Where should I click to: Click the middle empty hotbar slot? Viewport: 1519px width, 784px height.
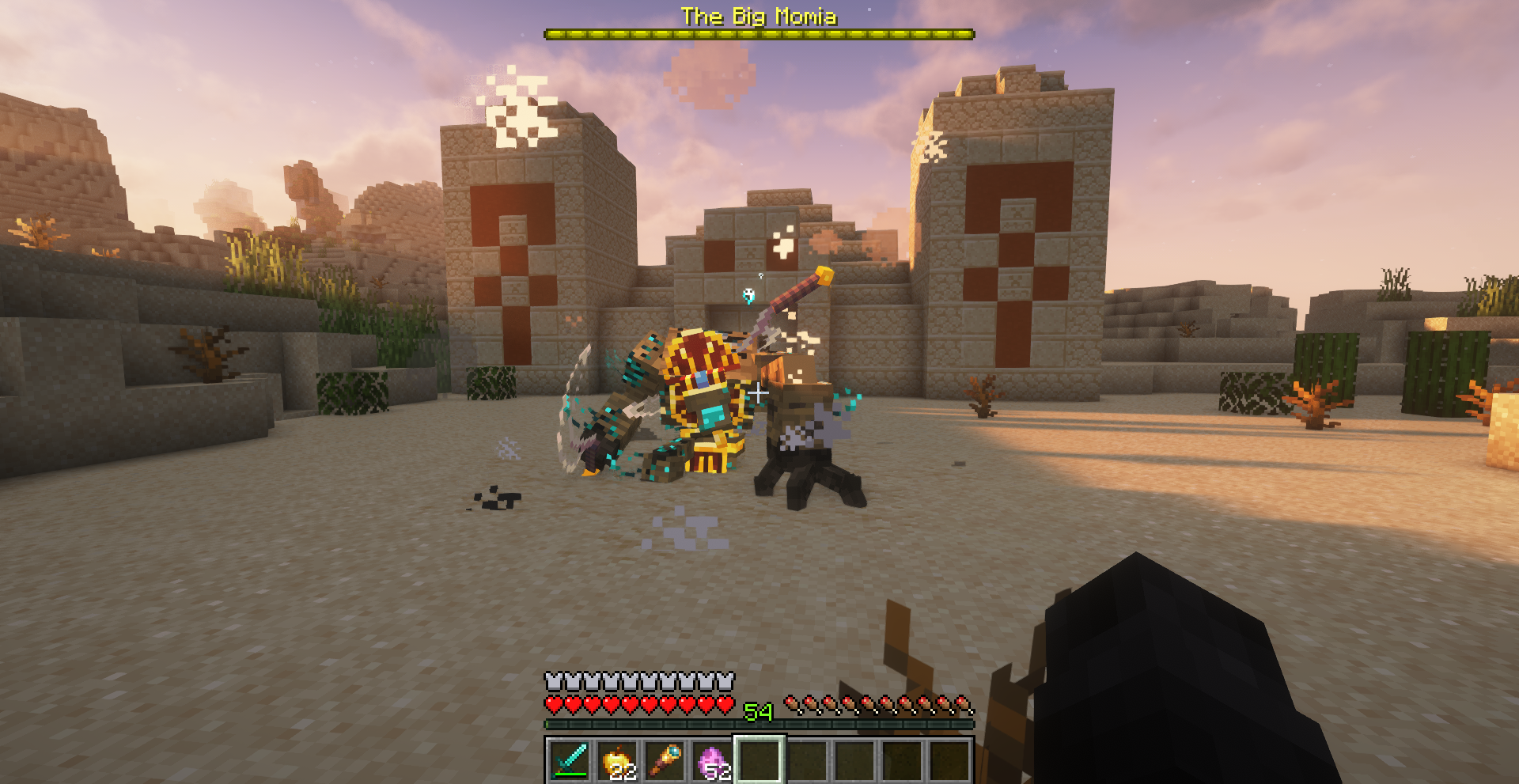(853, 761)
